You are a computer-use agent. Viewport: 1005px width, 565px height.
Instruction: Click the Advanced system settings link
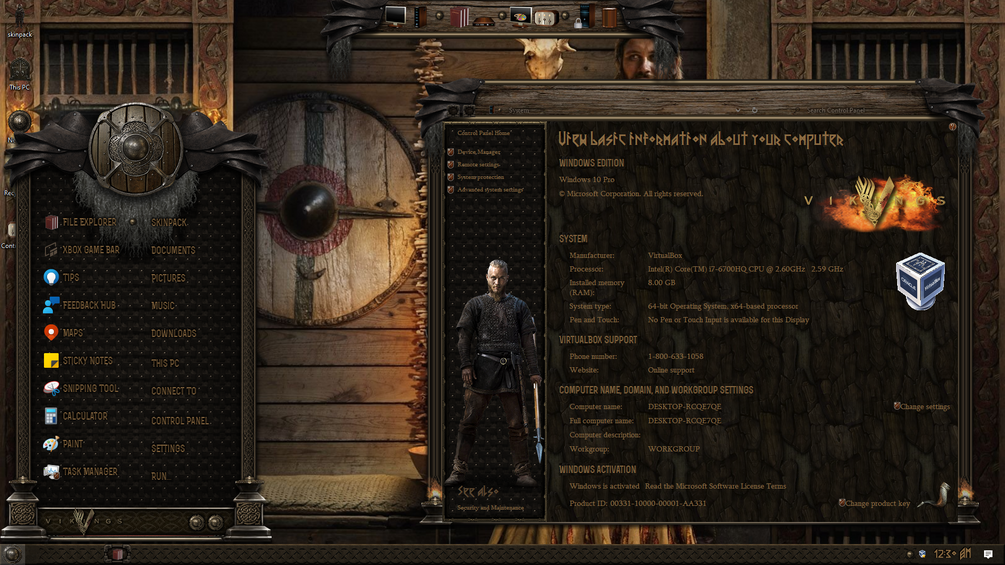(x=490, y=190)
